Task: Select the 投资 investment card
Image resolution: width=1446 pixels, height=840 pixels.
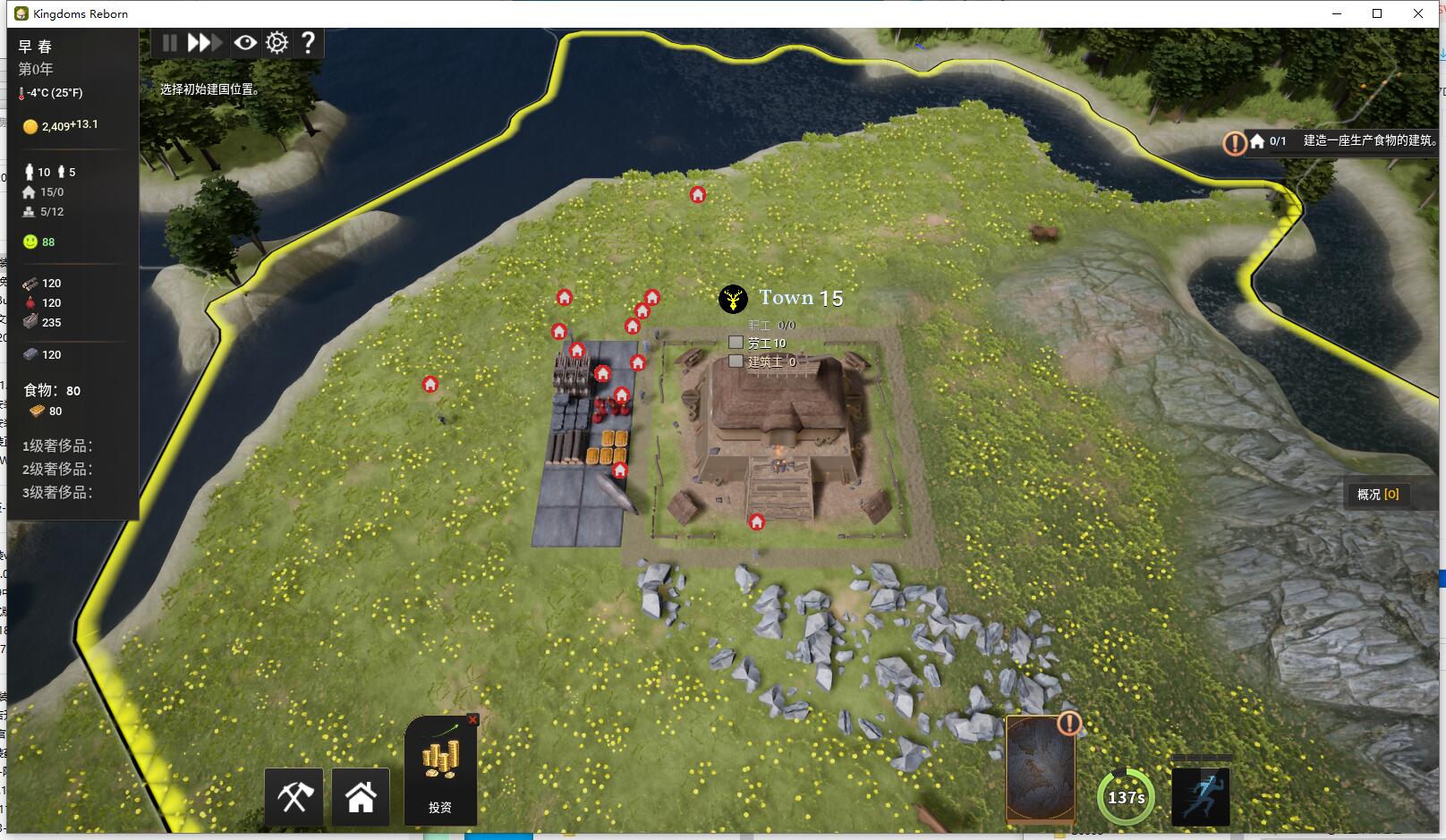Action: tap(440, 771)
